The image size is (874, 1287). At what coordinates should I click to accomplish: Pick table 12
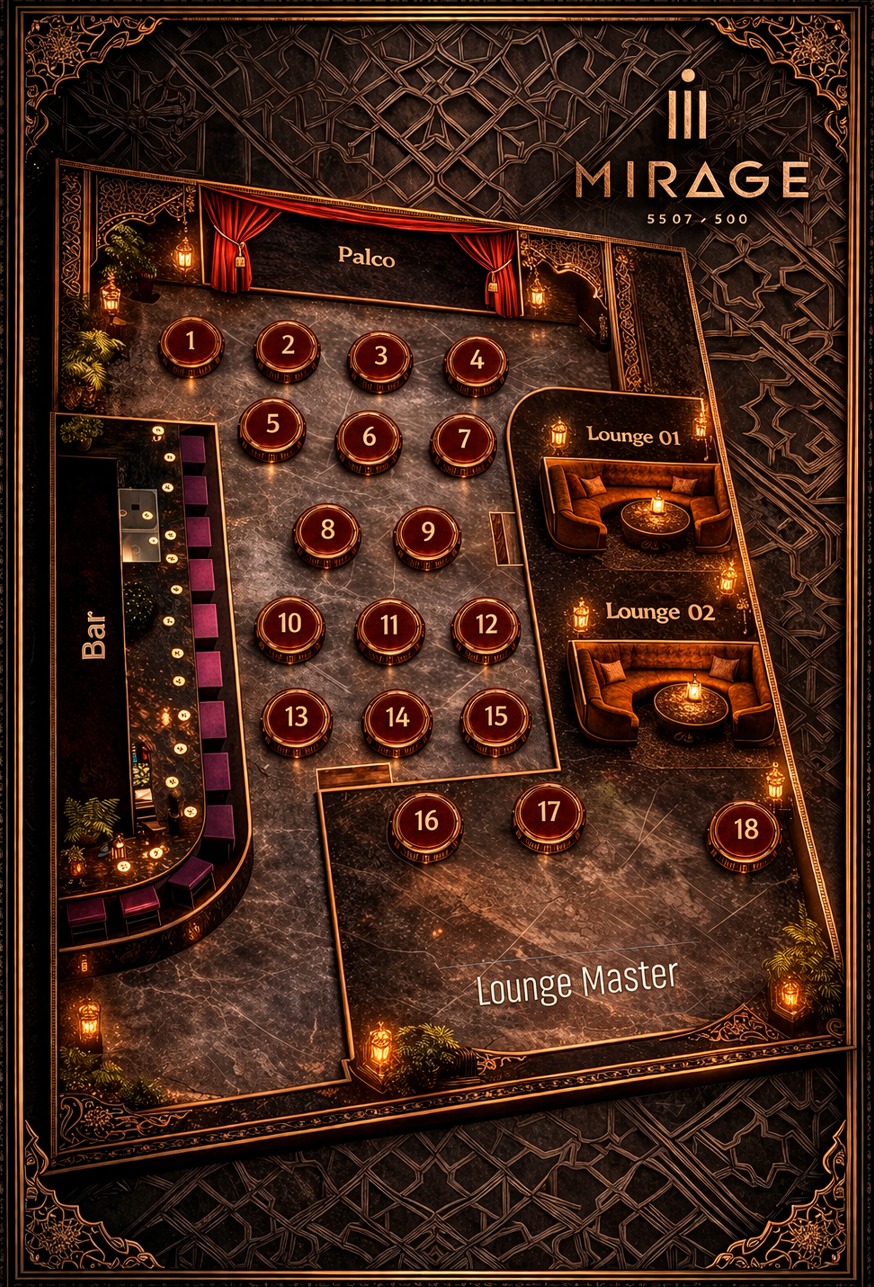coord(486,627)
